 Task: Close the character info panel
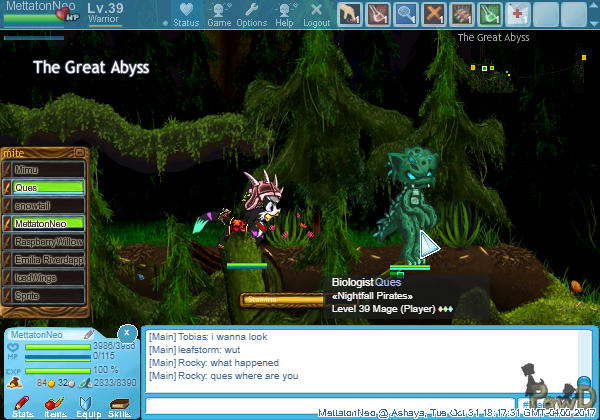coord(127,332)
